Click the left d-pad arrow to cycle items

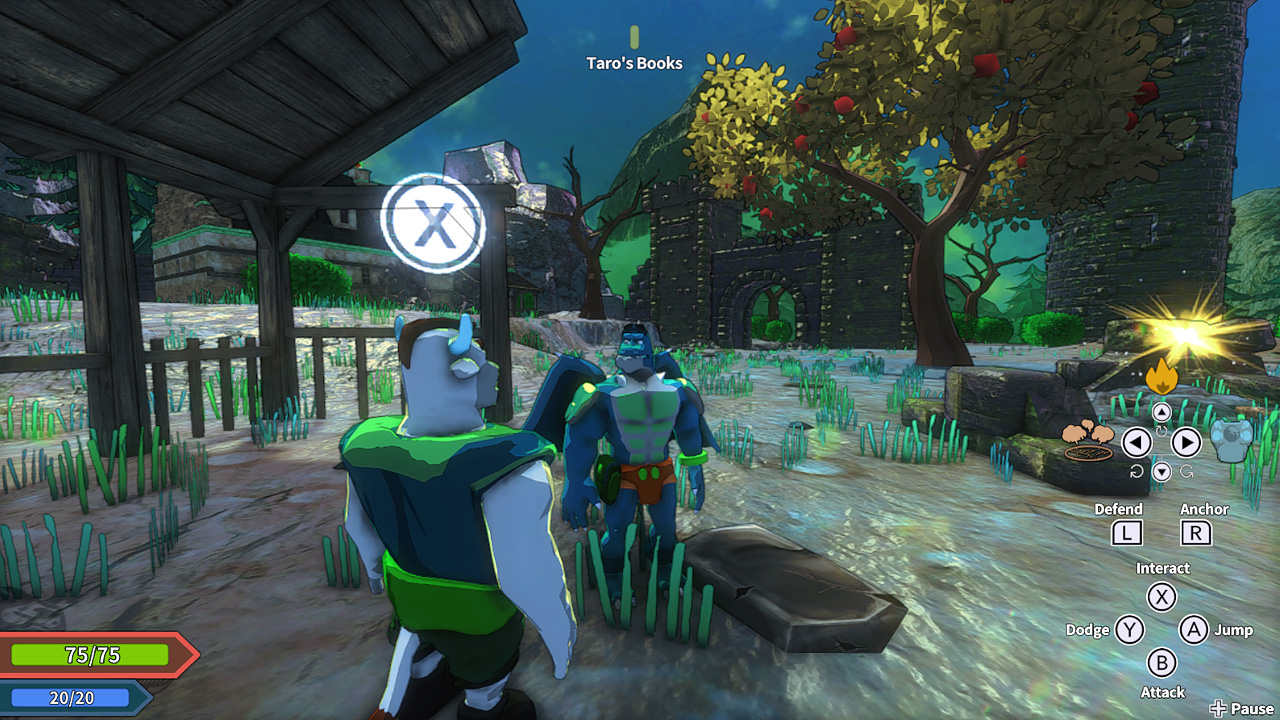[x=1137, y=442]
